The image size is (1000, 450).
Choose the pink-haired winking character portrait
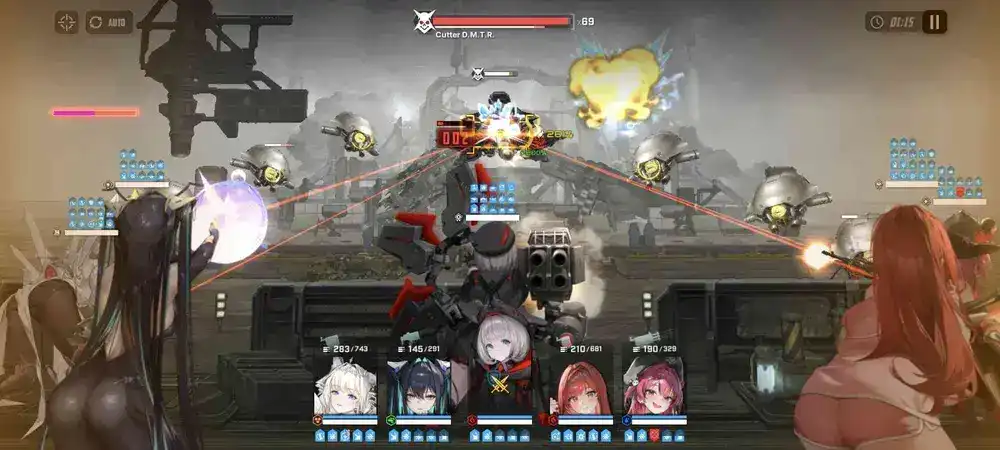(654, 387)
